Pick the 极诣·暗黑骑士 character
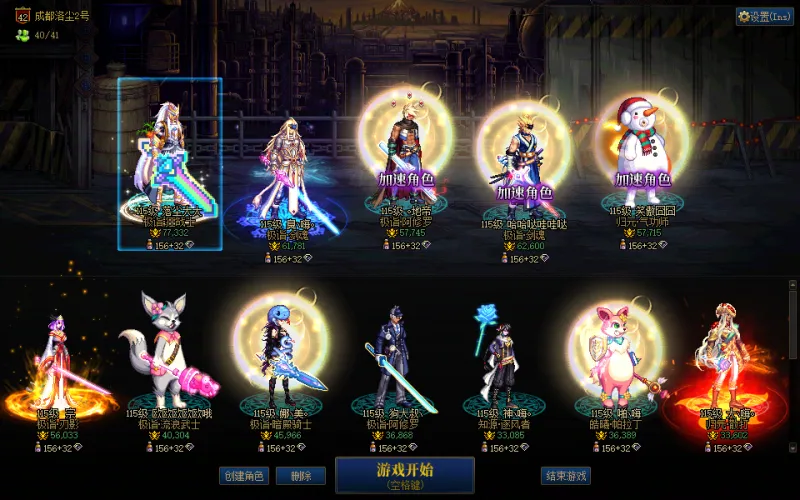The height and width of the screenshot is (500, 800). pyautogui.click(x=281, y=360)
